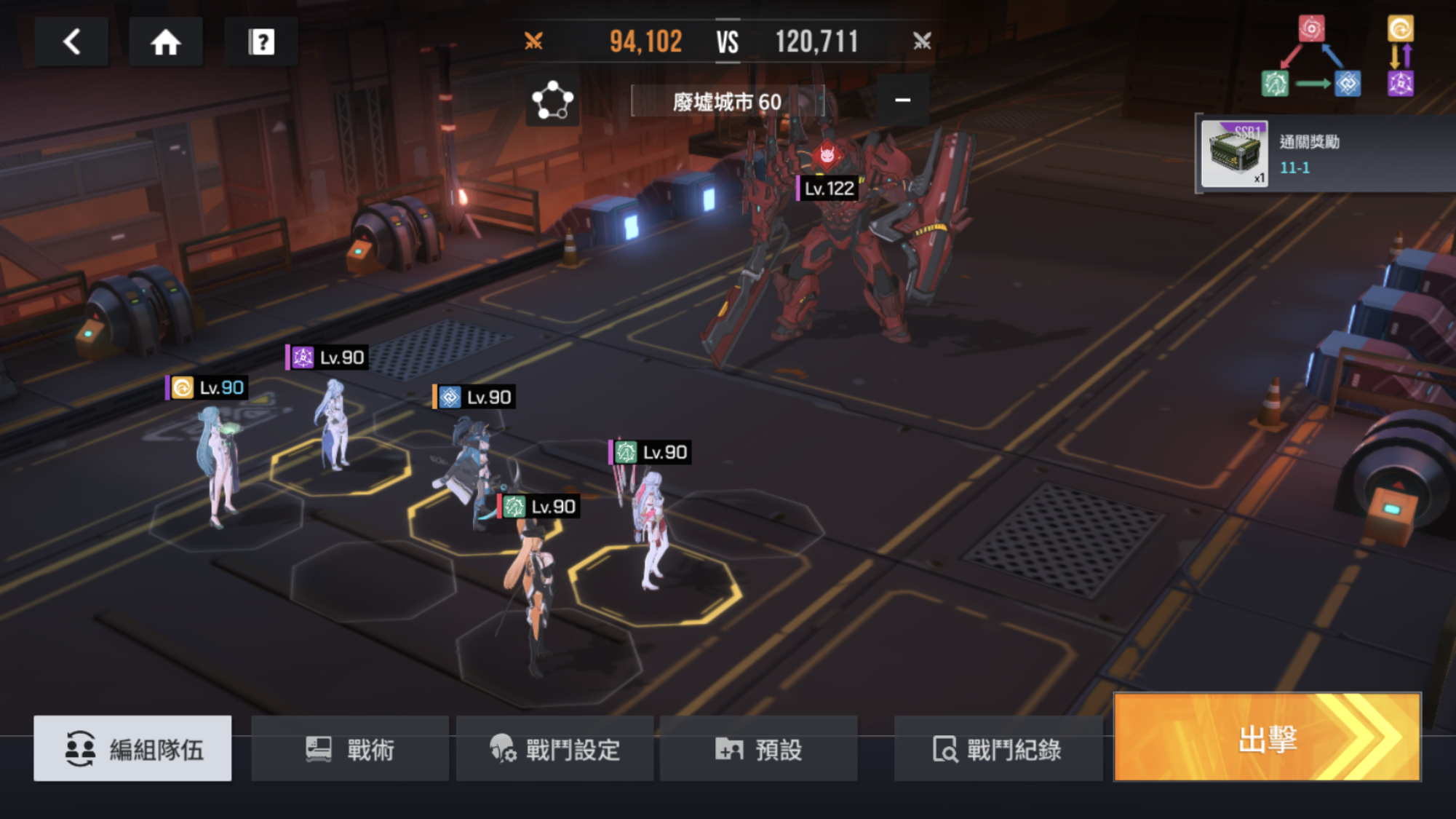
Task: Inspect the Lv.122 enemy boss marker
Action: pos(829,188)
